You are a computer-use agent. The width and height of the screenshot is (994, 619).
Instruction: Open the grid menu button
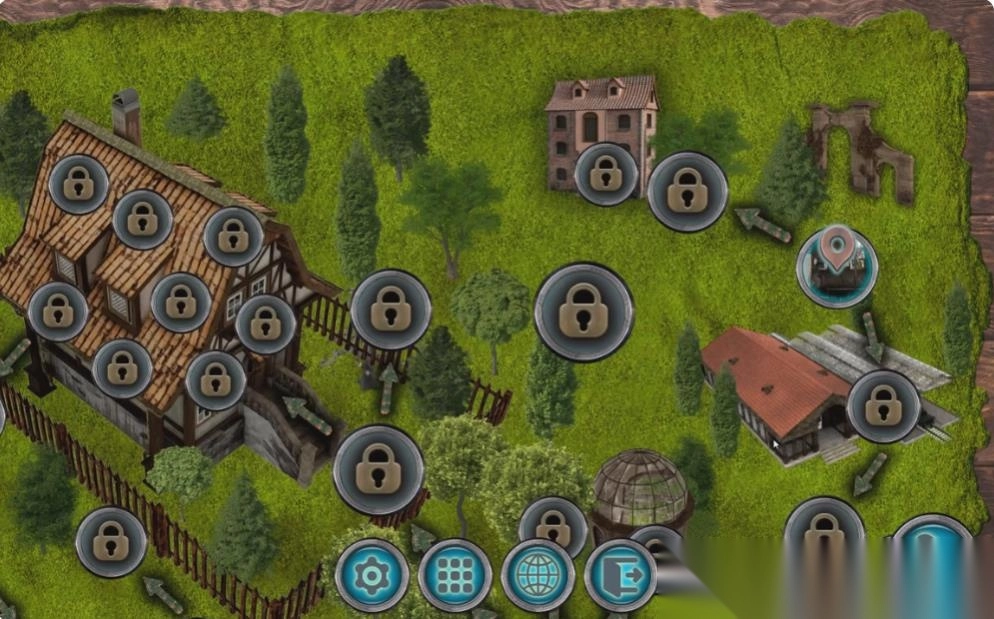click(x=455, y=576)
